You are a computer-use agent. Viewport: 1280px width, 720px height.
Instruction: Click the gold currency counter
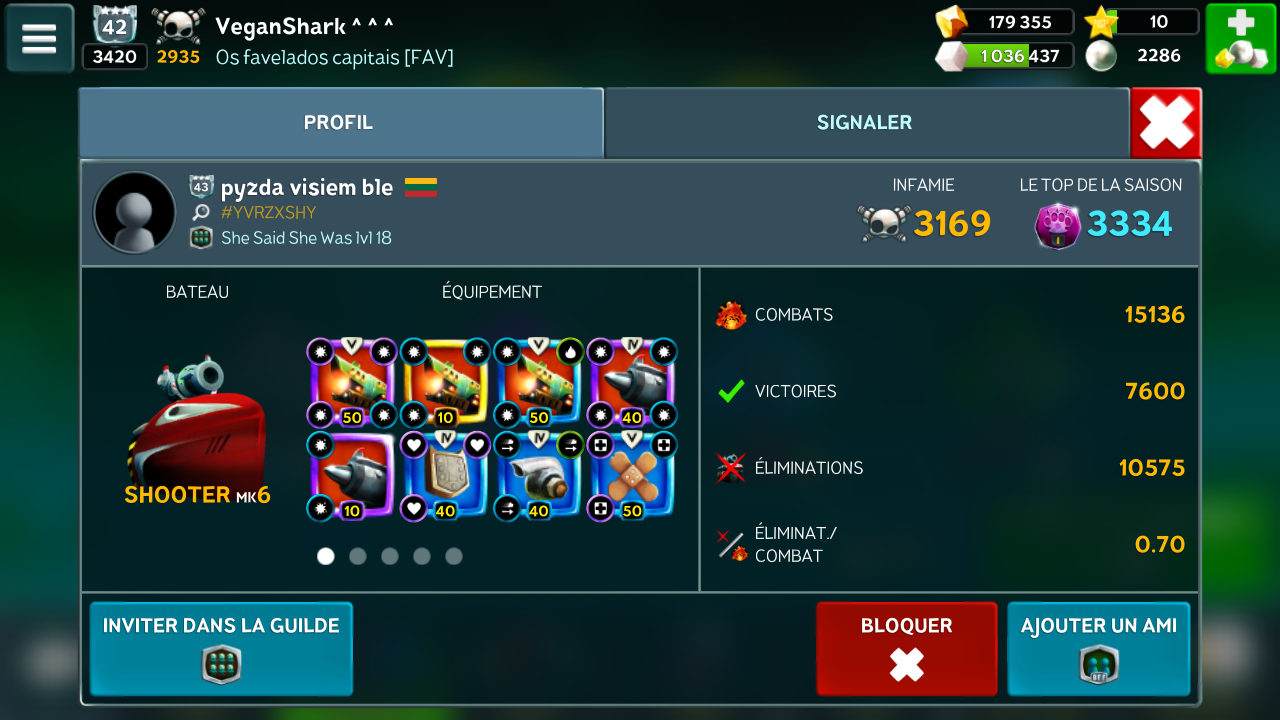[1005, 22]
